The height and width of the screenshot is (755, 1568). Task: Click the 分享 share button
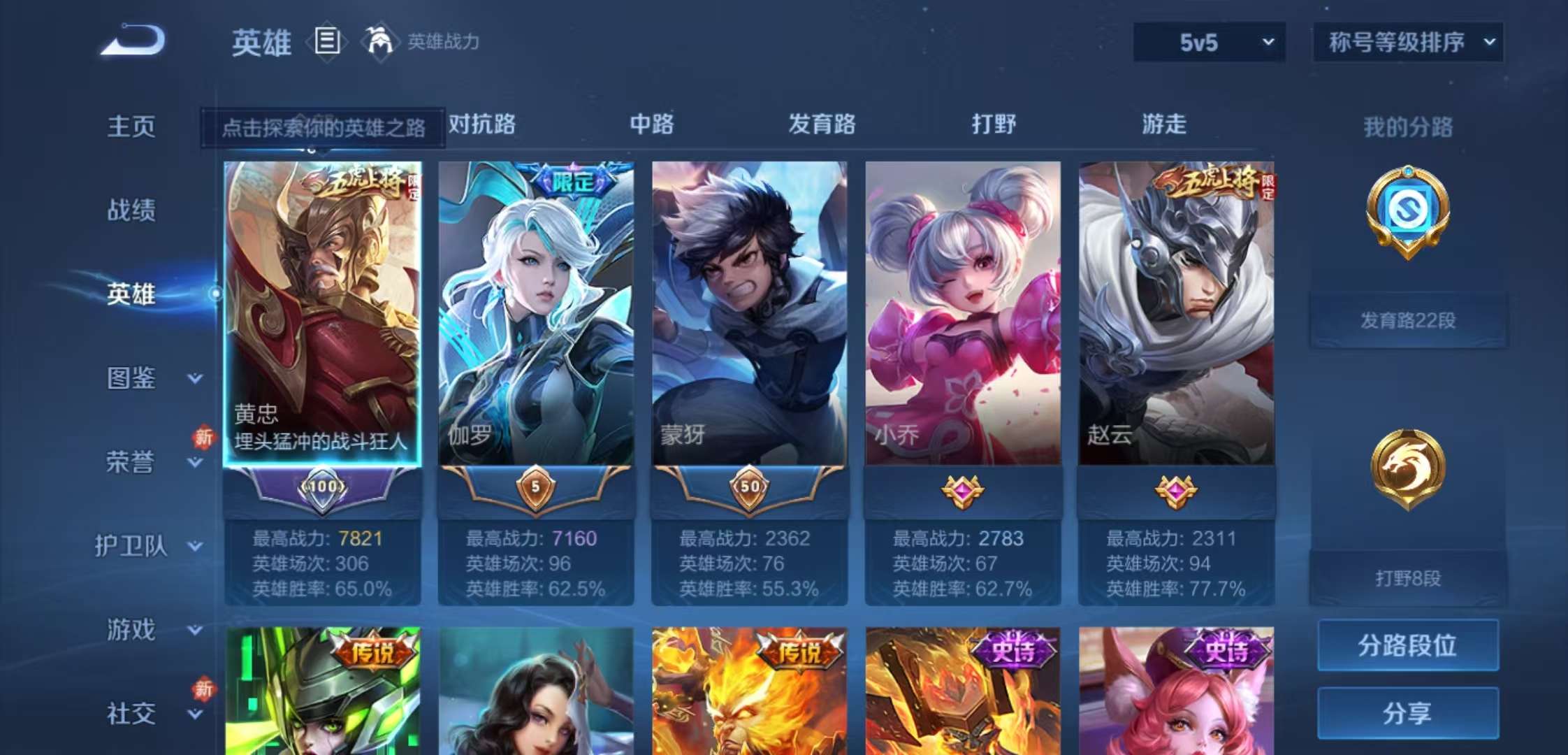[1407, 713]
